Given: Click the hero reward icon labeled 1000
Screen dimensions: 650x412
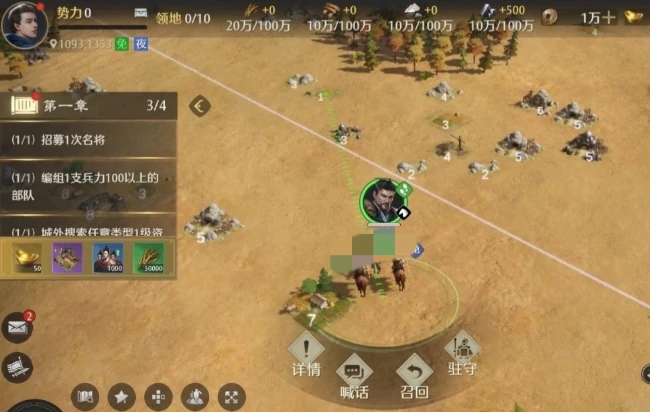Looking at the screenshot, I should [x=108, y=259].
